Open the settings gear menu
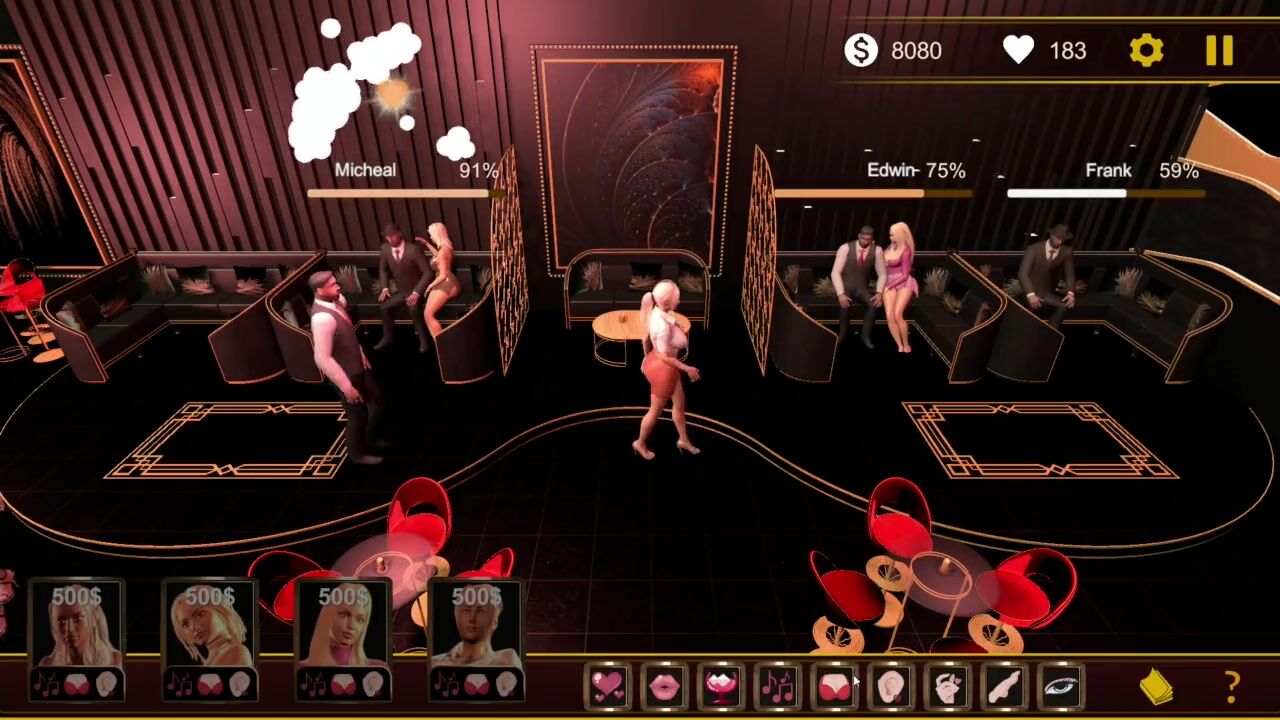 point(1146,50)
